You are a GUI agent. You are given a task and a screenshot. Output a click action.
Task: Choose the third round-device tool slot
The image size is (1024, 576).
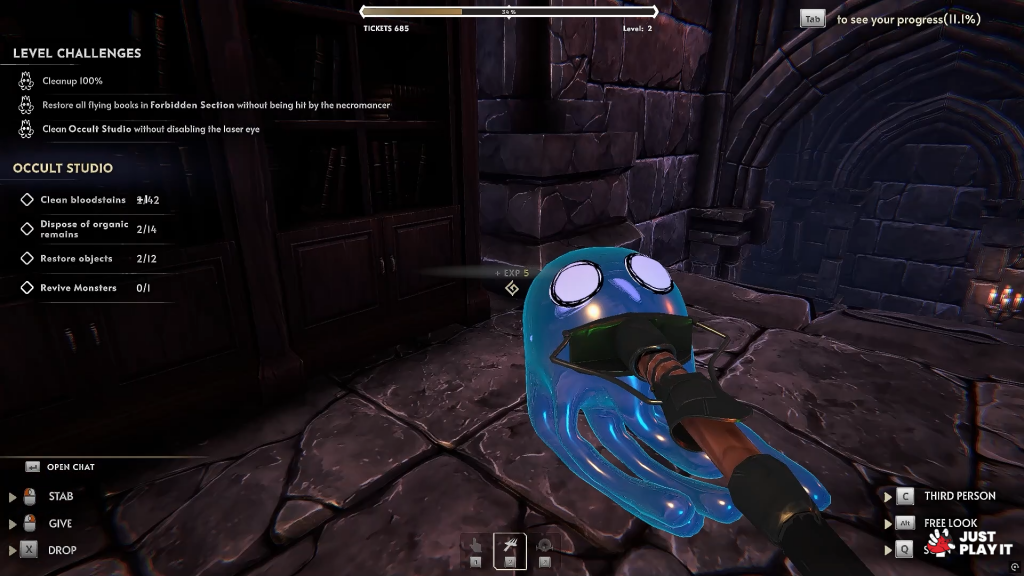(x=544, y=546)
